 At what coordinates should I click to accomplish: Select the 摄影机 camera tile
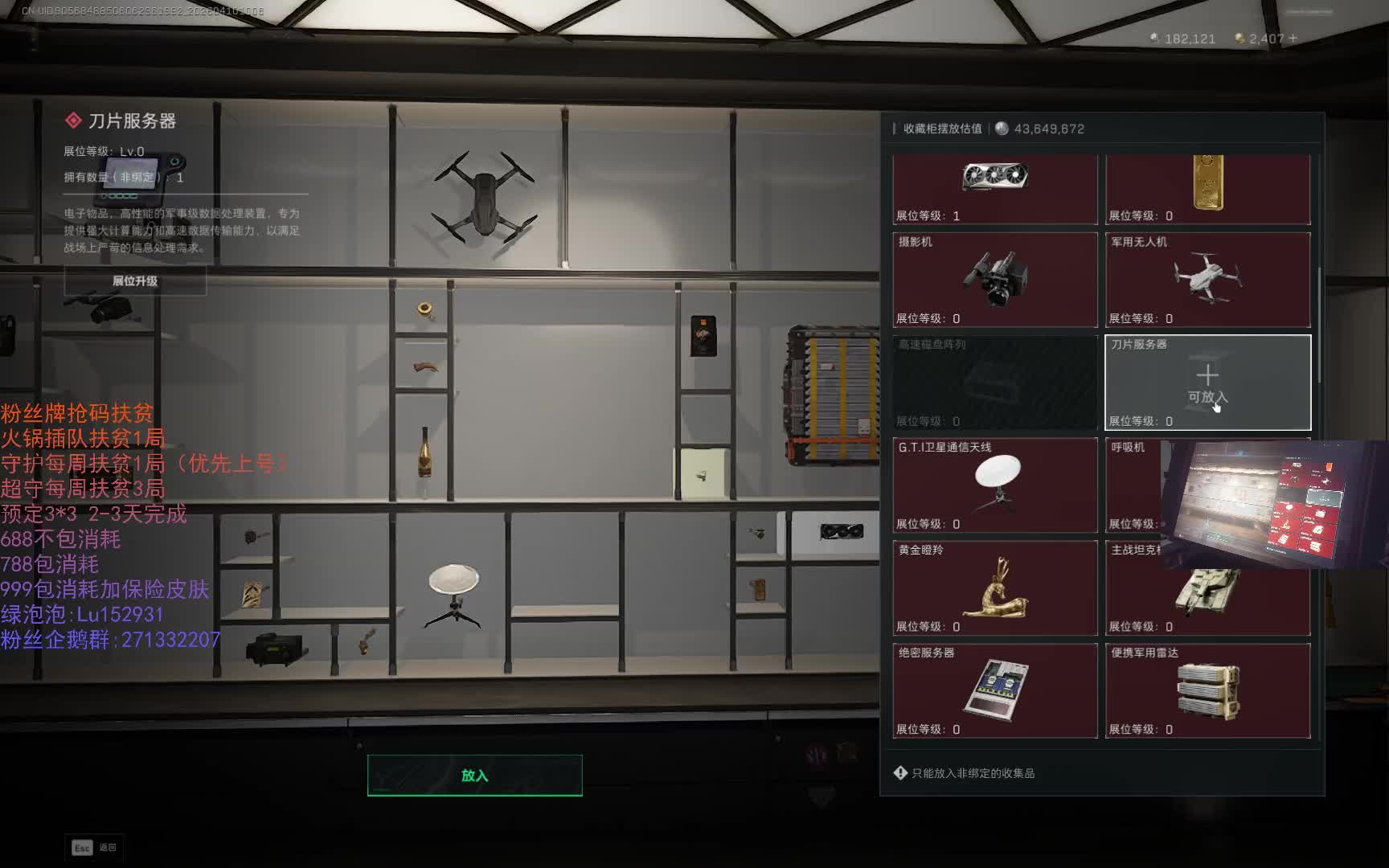995,280
